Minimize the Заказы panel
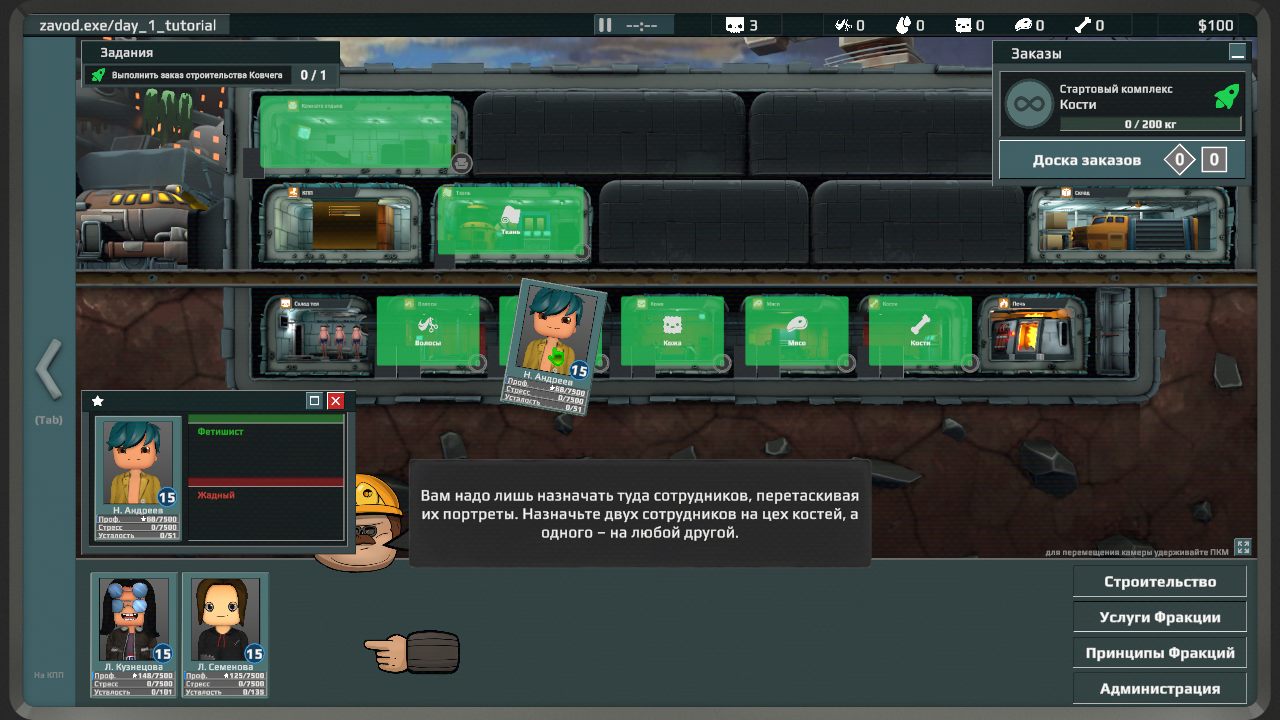1280x720 pixels. (1238, 53)
